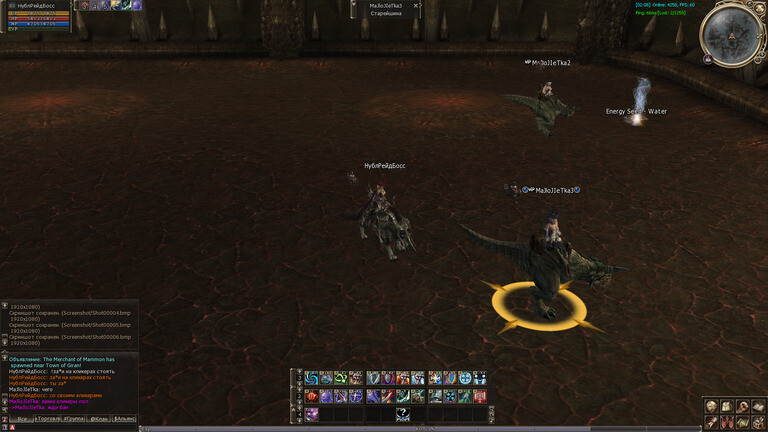
Task: Select the green knot skill icon
Action: 340,378
